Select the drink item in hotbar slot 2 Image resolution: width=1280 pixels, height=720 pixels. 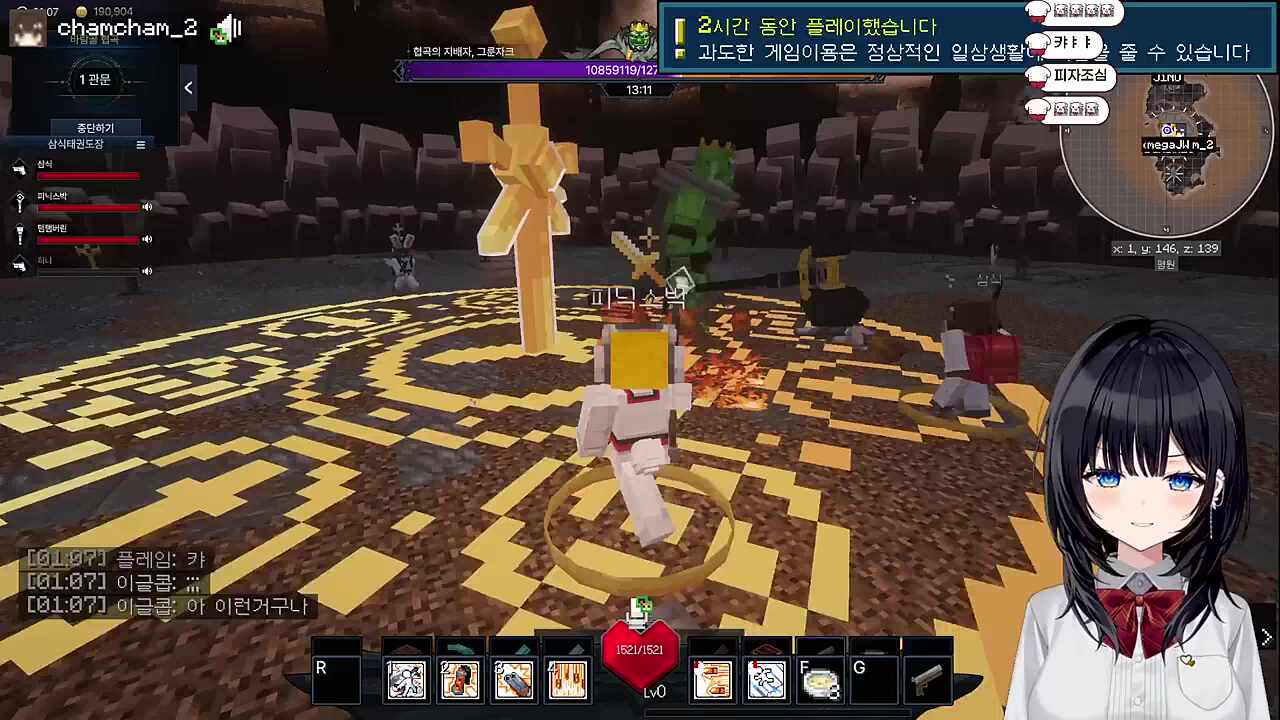pos(459,678)
